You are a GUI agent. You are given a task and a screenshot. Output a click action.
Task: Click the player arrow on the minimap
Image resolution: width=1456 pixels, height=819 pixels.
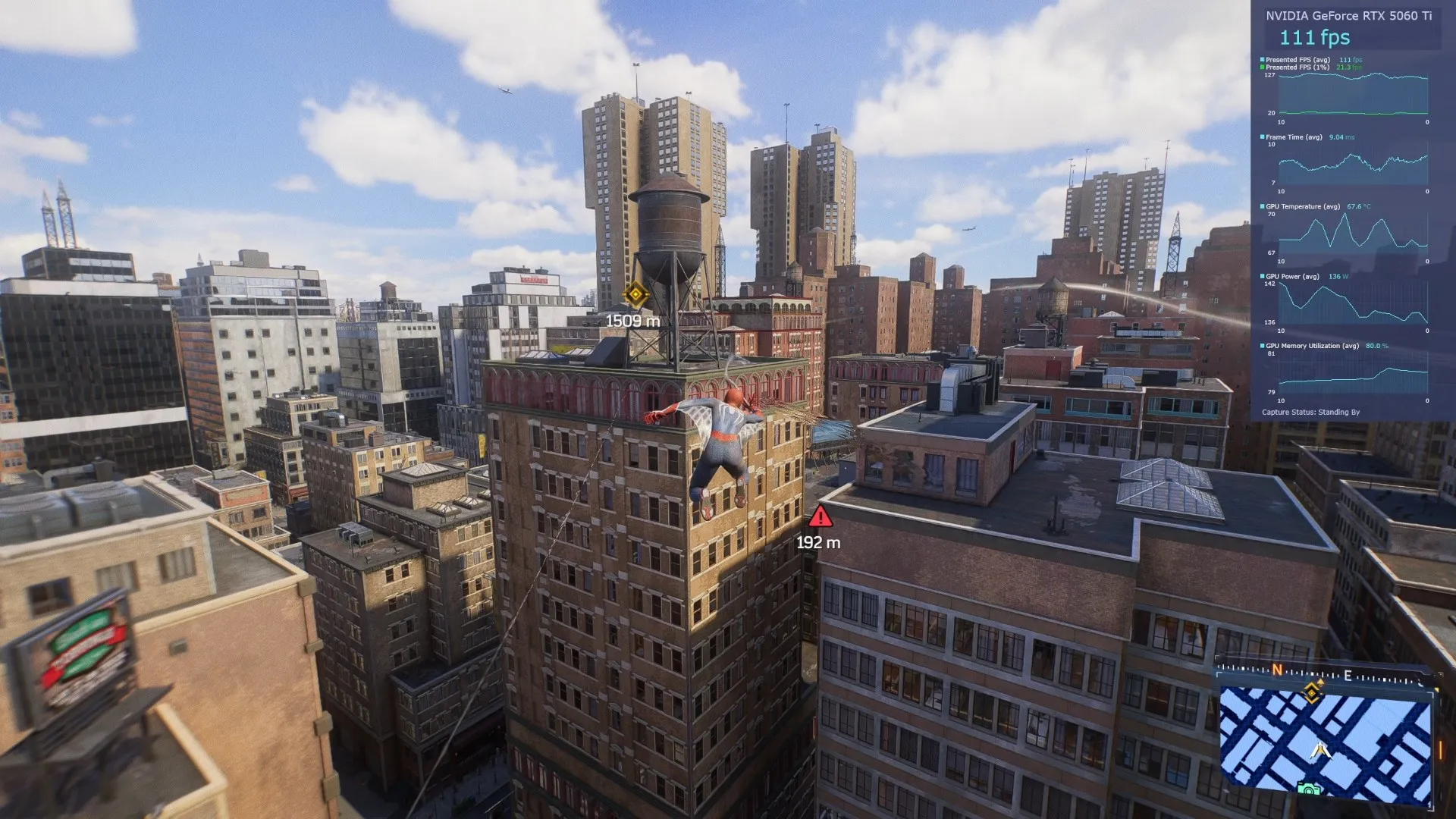[x=1321, y=750]
